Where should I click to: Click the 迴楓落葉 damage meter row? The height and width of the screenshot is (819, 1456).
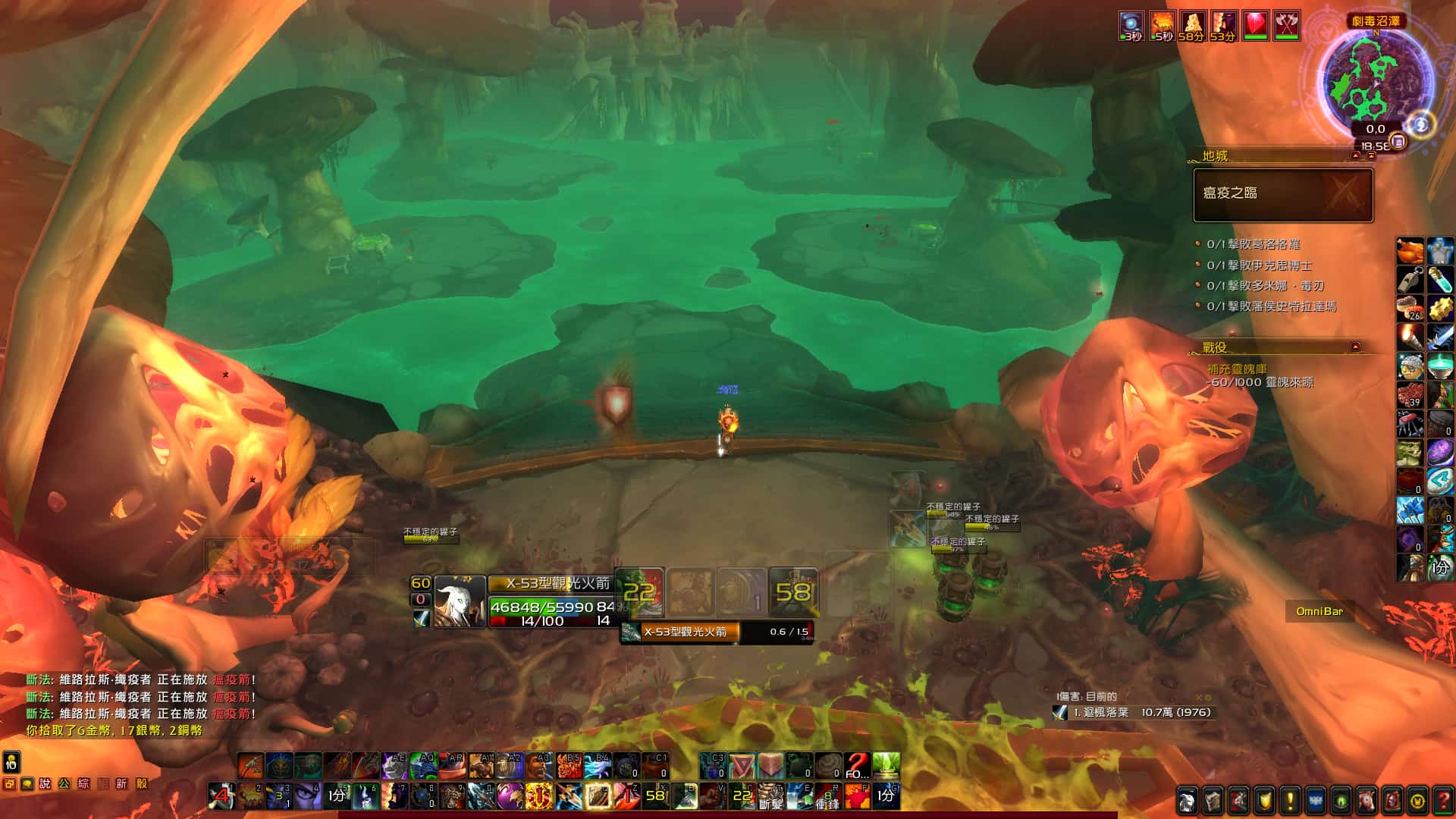coord(1135,713)
